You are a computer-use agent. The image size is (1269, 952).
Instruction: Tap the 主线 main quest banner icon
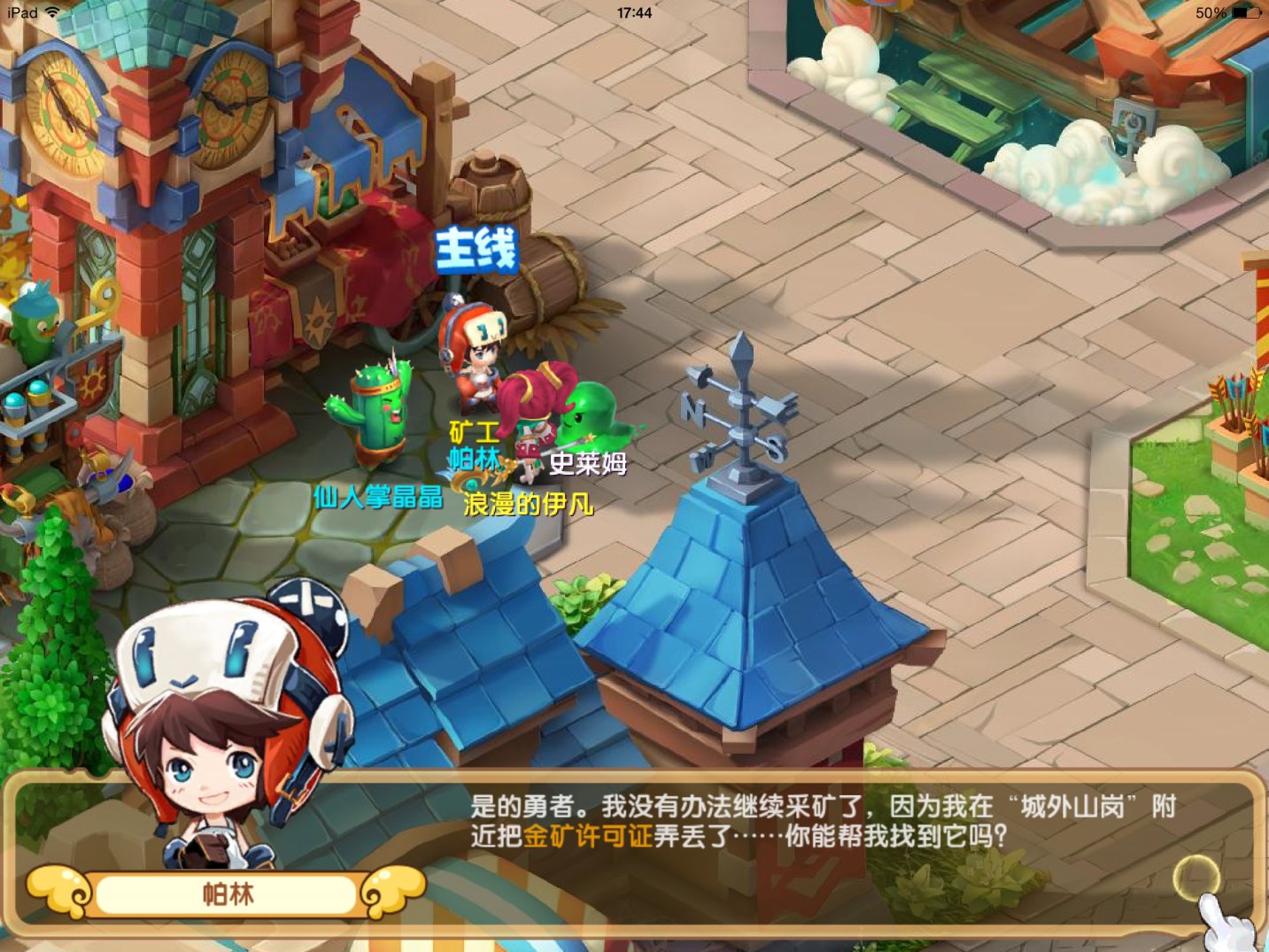pyautogui.click(x=476, y=251)
